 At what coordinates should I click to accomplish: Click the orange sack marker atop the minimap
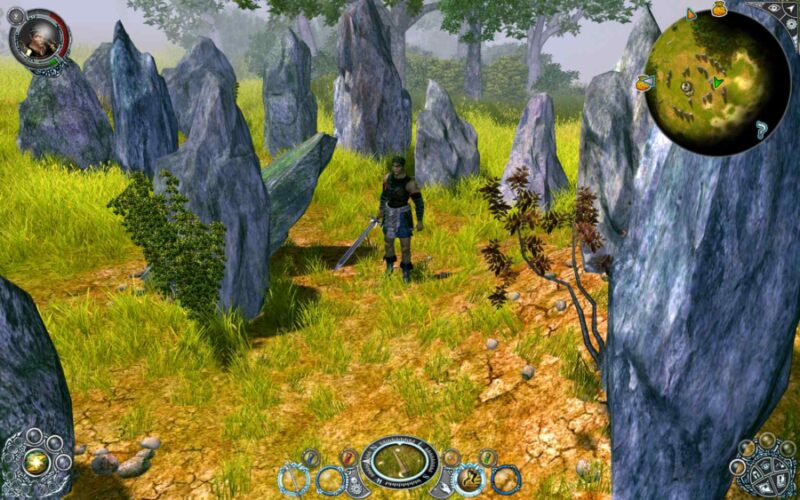click(718, 8)
